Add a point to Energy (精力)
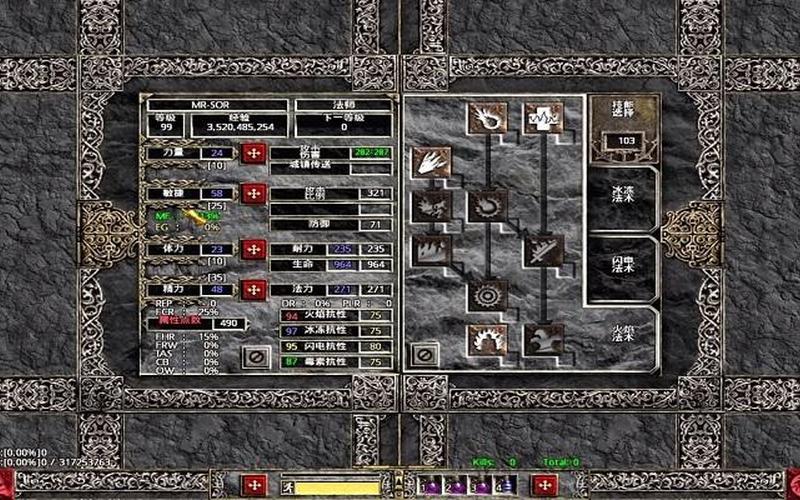Screen dimensions: 800x500 pyautogui.click(x=254, y=290)
